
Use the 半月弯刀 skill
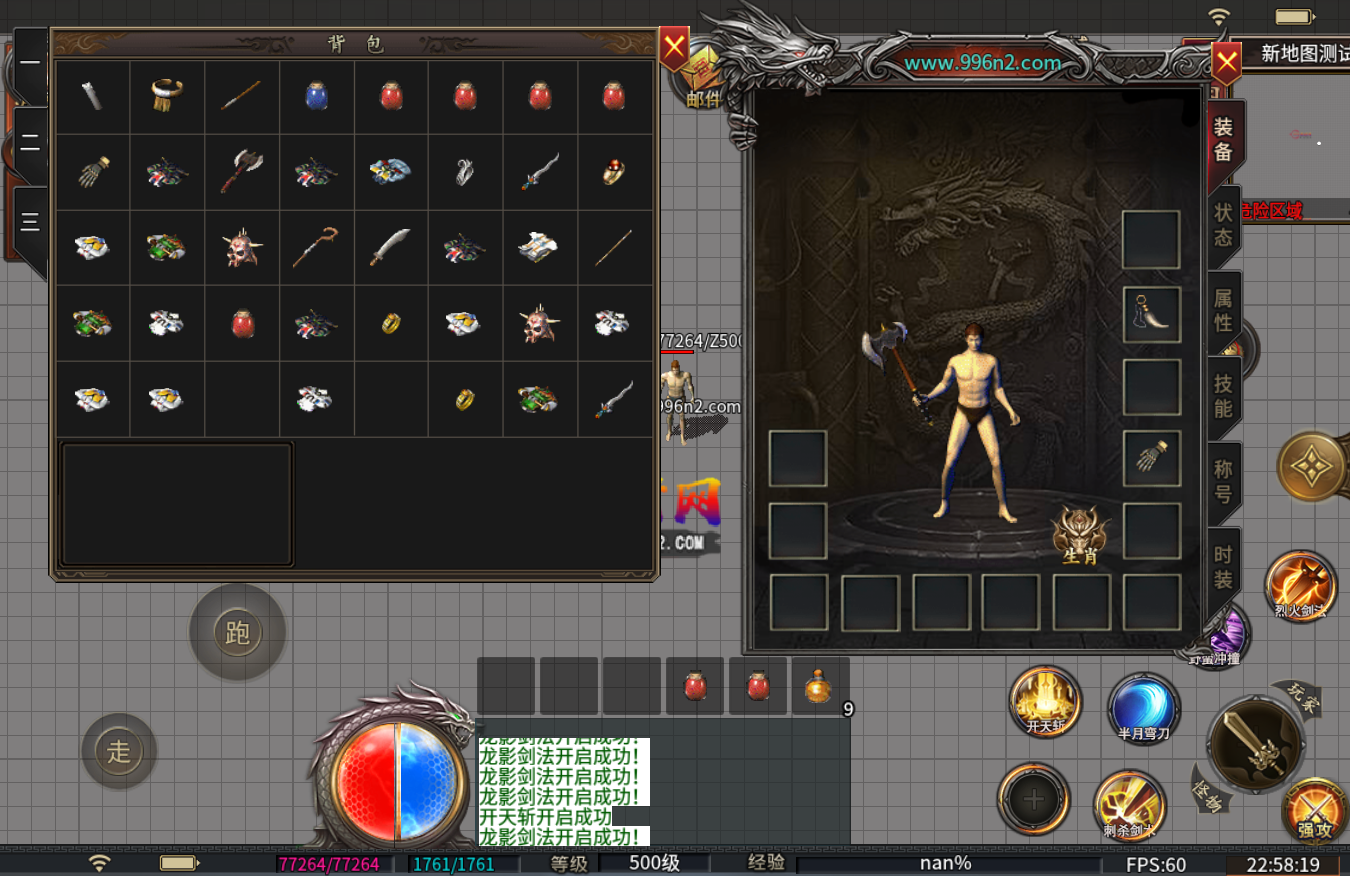[x=1143, y=706]
